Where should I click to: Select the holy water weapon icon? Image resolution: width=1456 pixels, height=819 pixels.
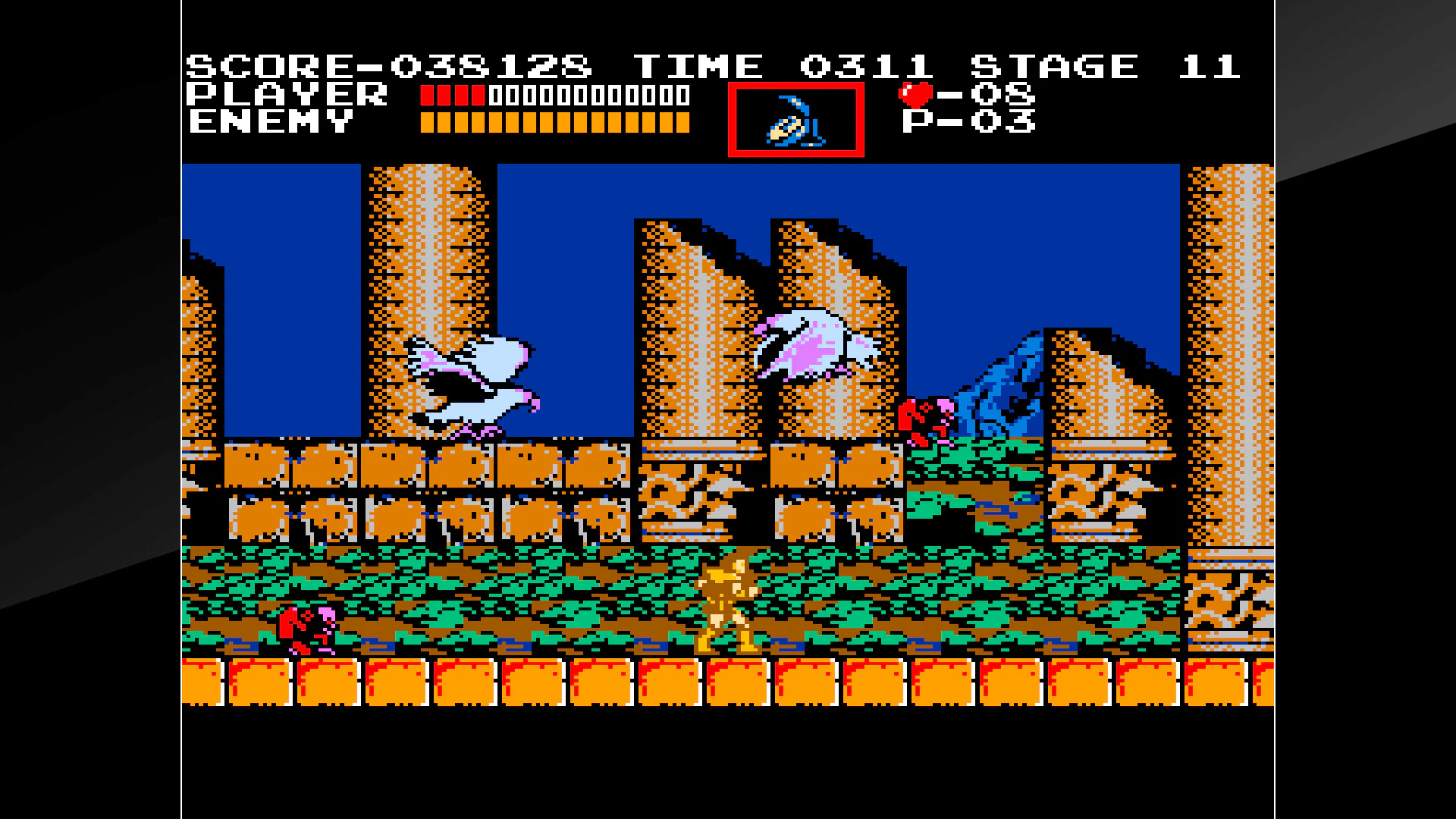(795, 119)
